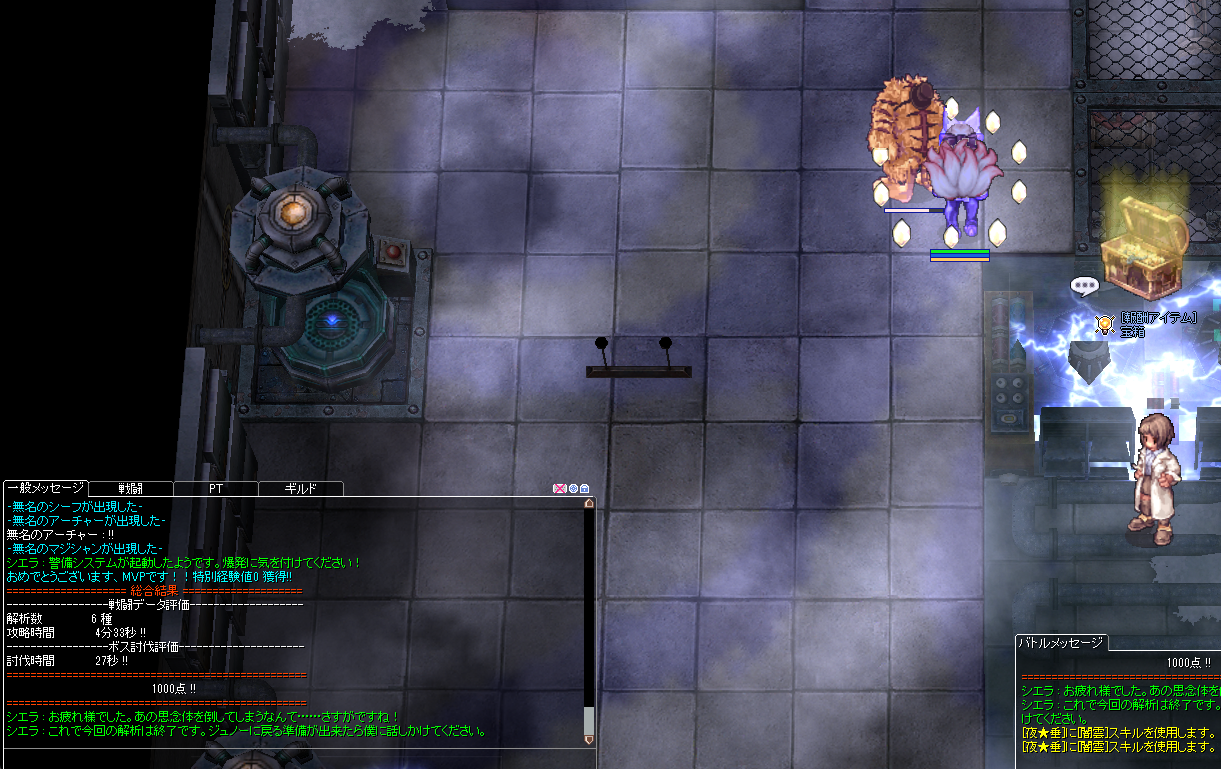Click the pink X icon on chat window
This screenshot has height=769, width=1221.
coord(559,489)
